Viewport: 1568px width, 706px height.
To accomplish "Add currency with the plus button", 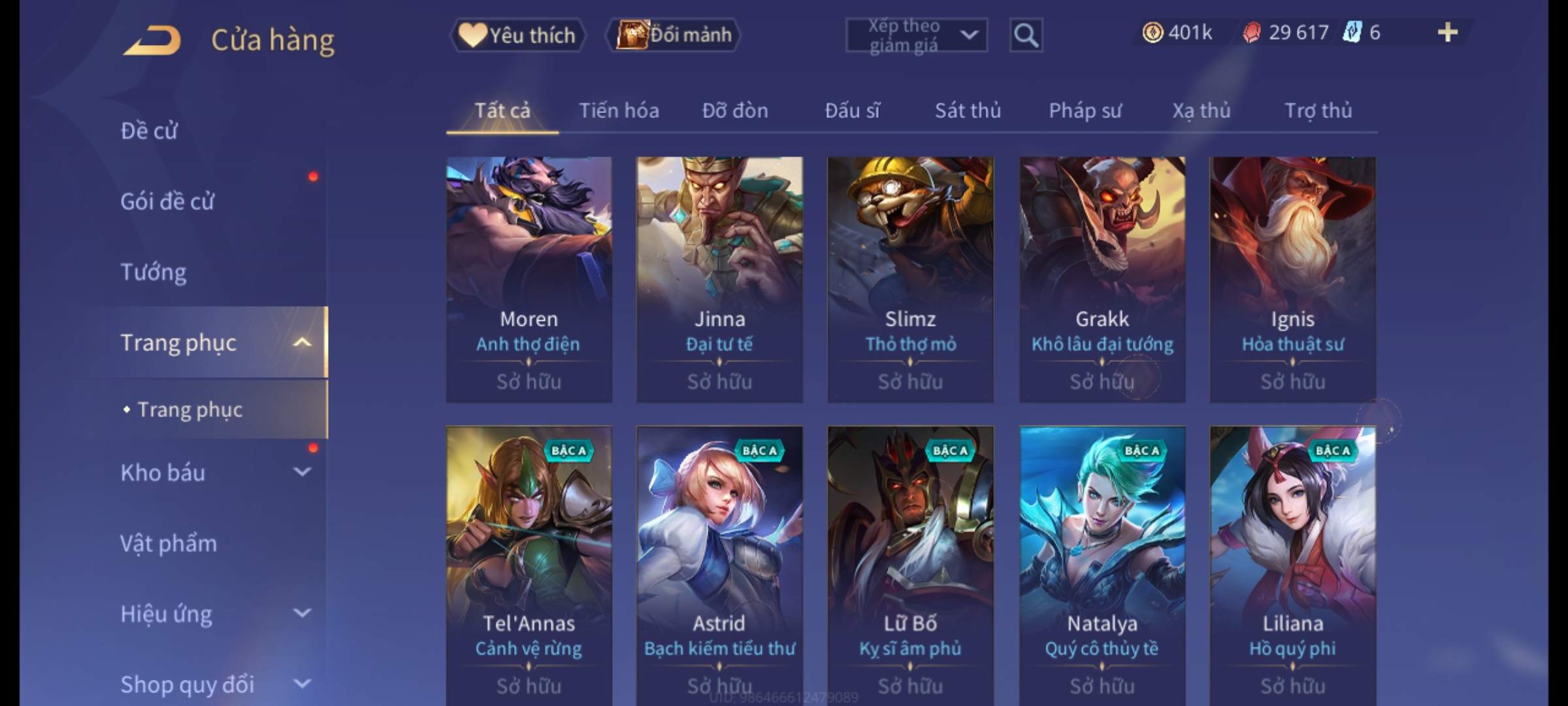I will [1447, 33].
